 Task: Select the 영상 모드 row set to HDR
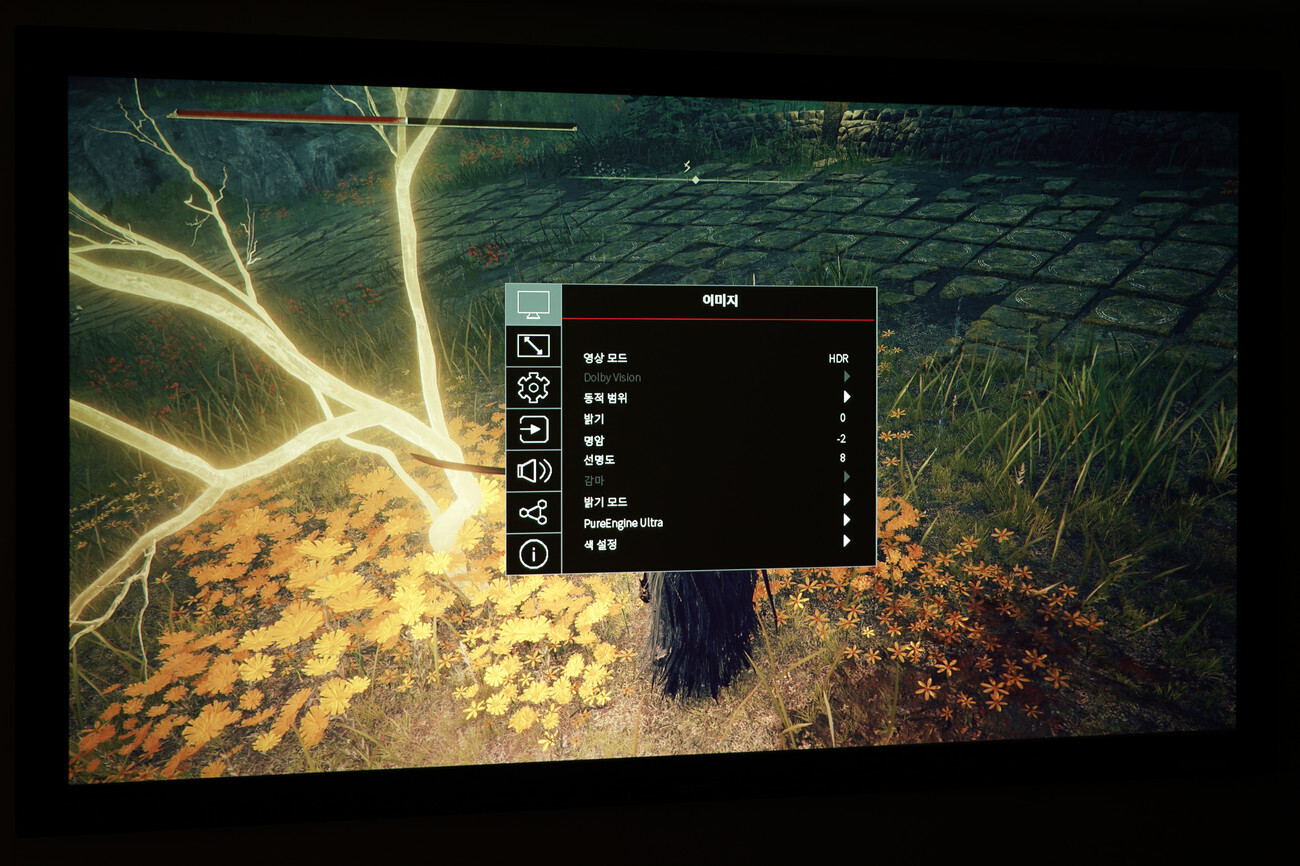[716, 358]
